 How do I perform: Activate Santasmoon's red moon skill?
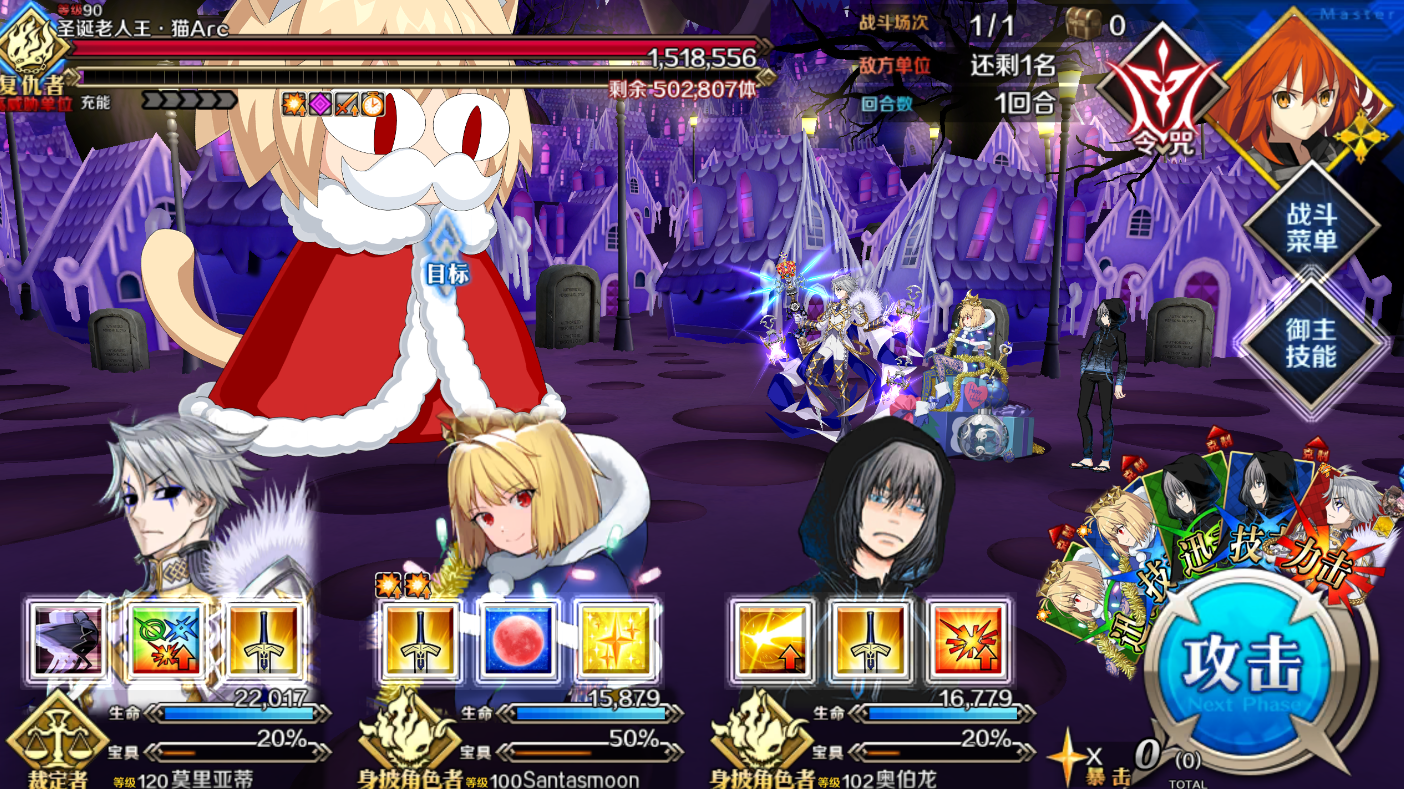518,641
